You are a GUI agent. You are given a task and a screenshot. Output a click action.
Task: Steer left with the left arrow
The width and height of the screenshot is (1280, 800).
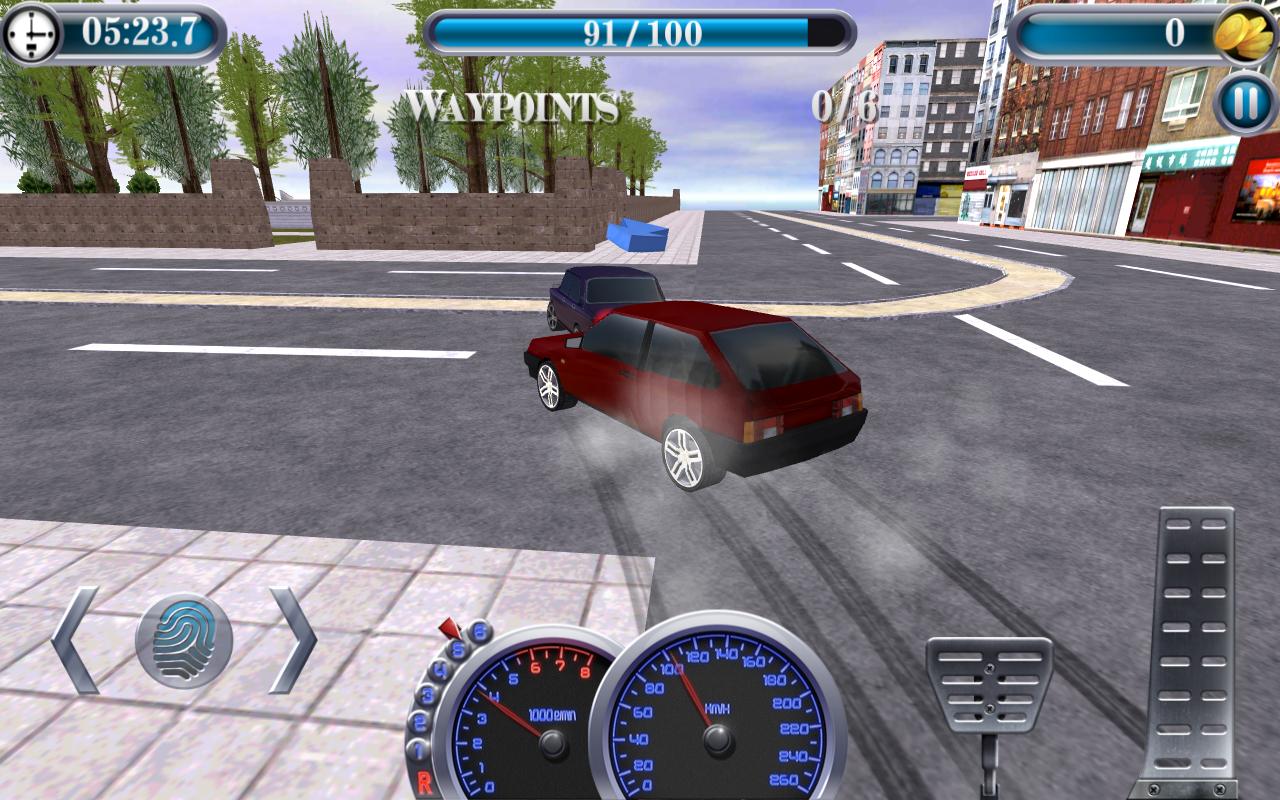click(75, 638)
